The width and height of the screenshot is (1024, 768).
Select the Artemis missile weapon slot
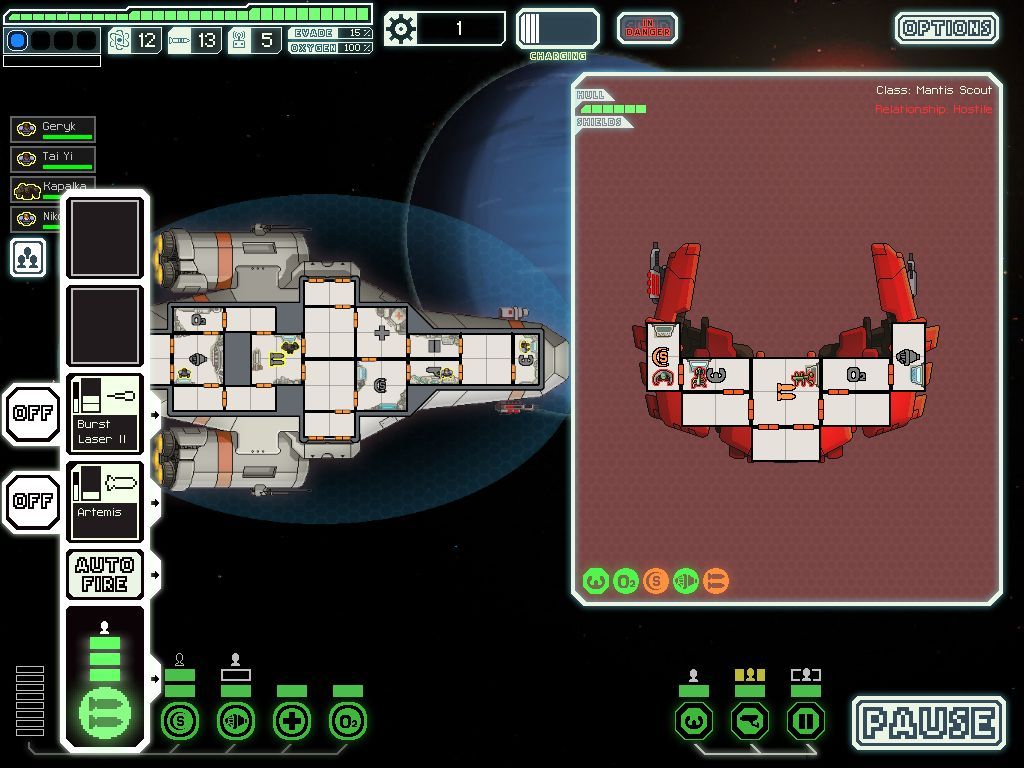pyautogui.click(x=105, y=502)
